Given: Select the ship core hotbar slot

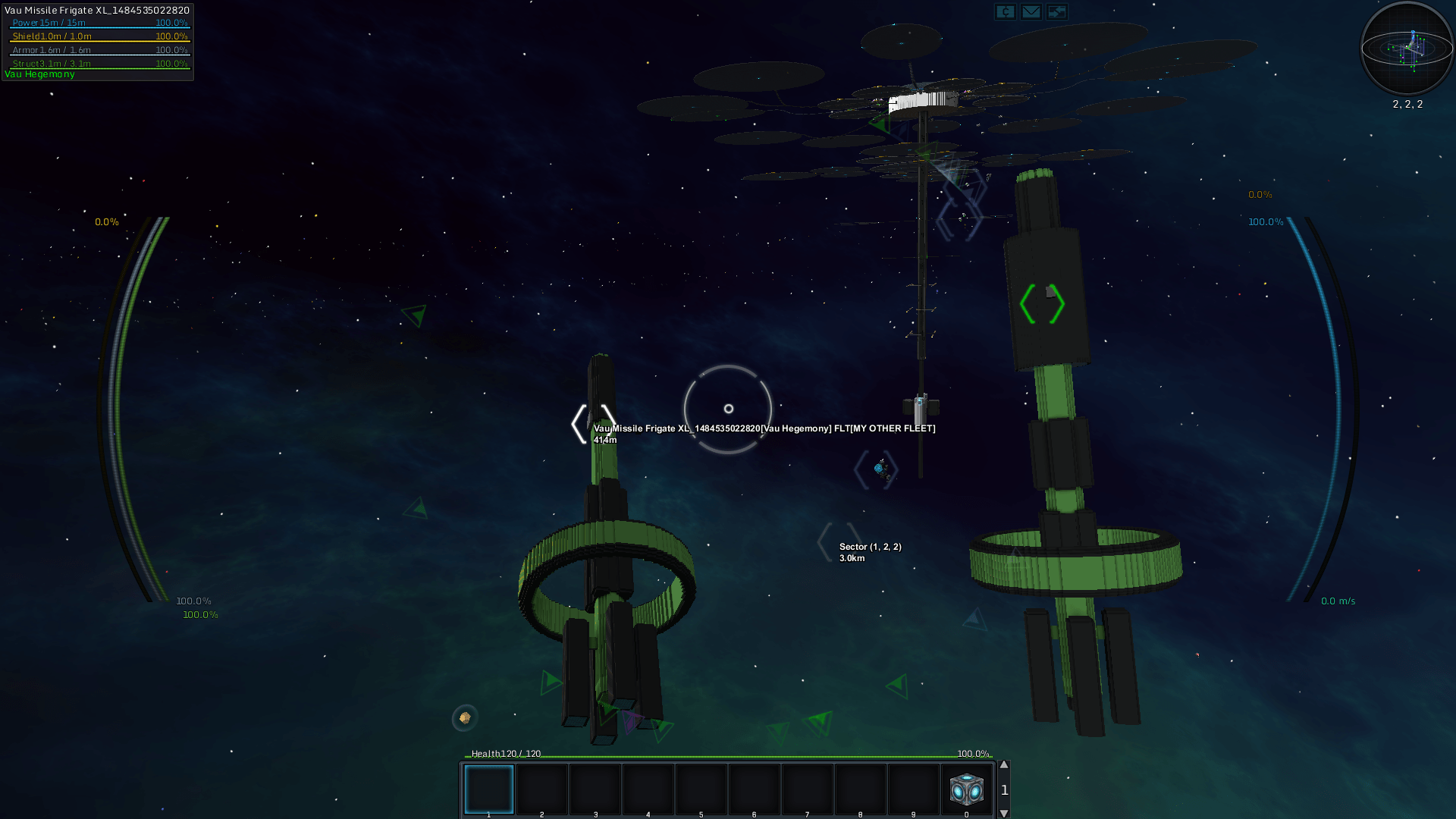Looking at the screenshot, I should point(966,789).
